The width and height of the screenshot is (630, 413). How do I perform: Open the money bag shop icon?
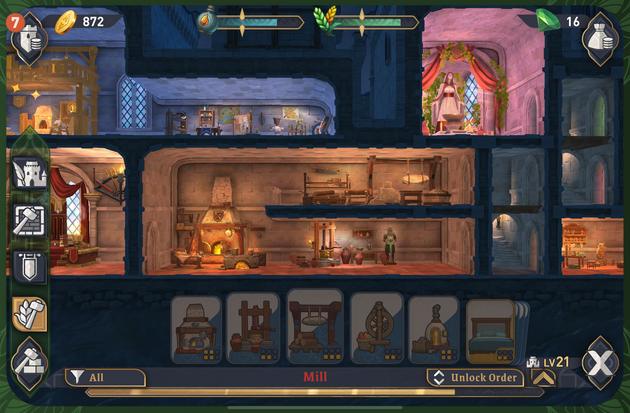(601, 40)
